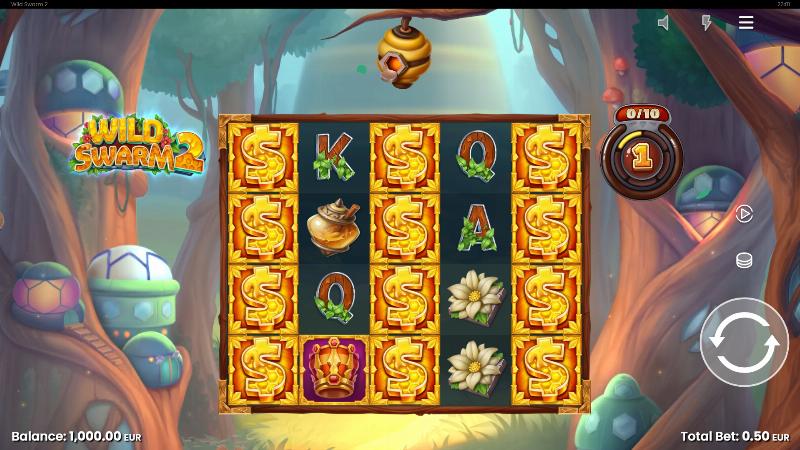Toggle the lightning bolt turbo mode

coord(706,23)
